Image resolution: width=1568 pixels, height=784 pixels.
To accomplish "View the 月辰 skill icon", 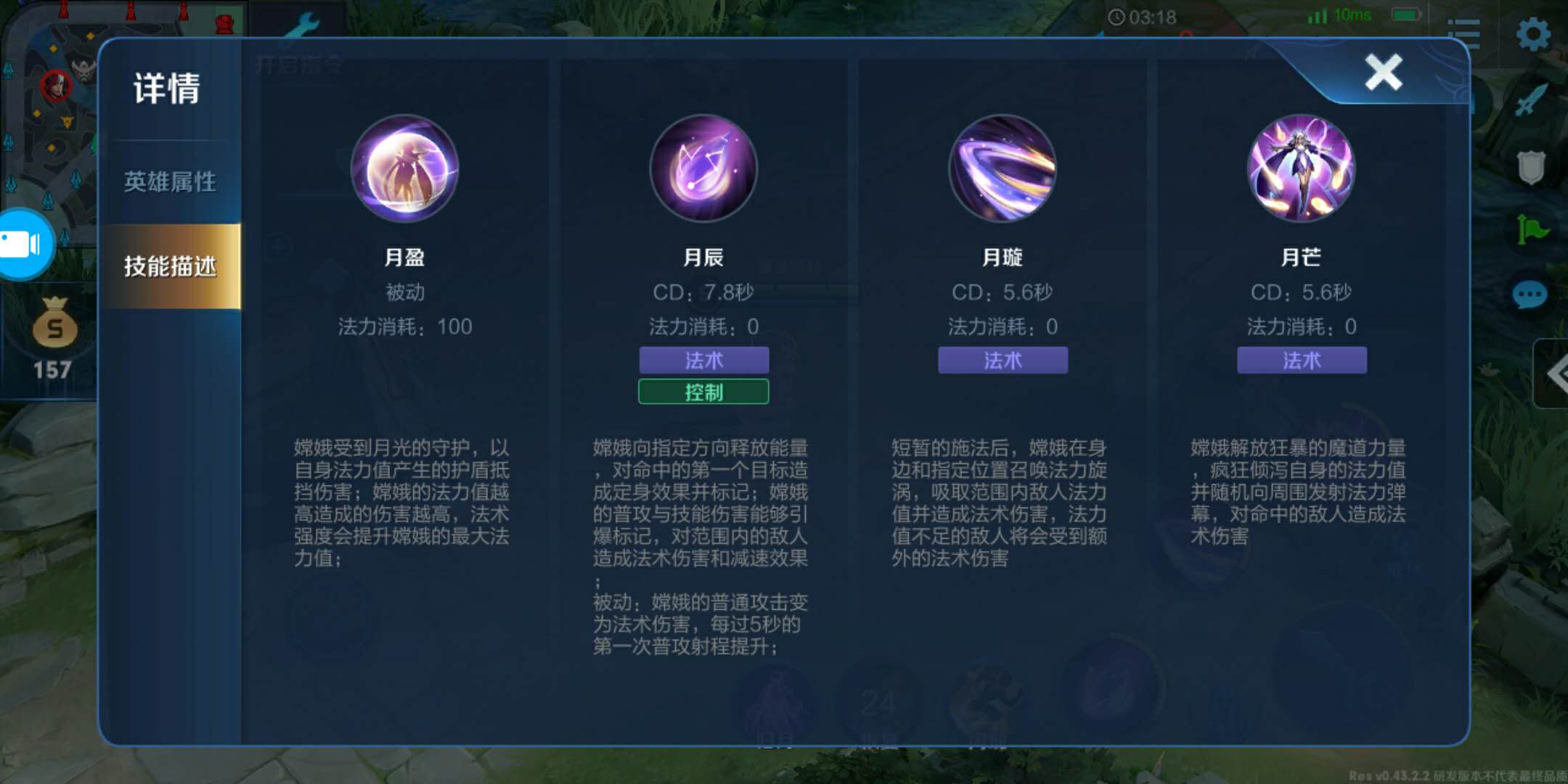I will (704, 168).
